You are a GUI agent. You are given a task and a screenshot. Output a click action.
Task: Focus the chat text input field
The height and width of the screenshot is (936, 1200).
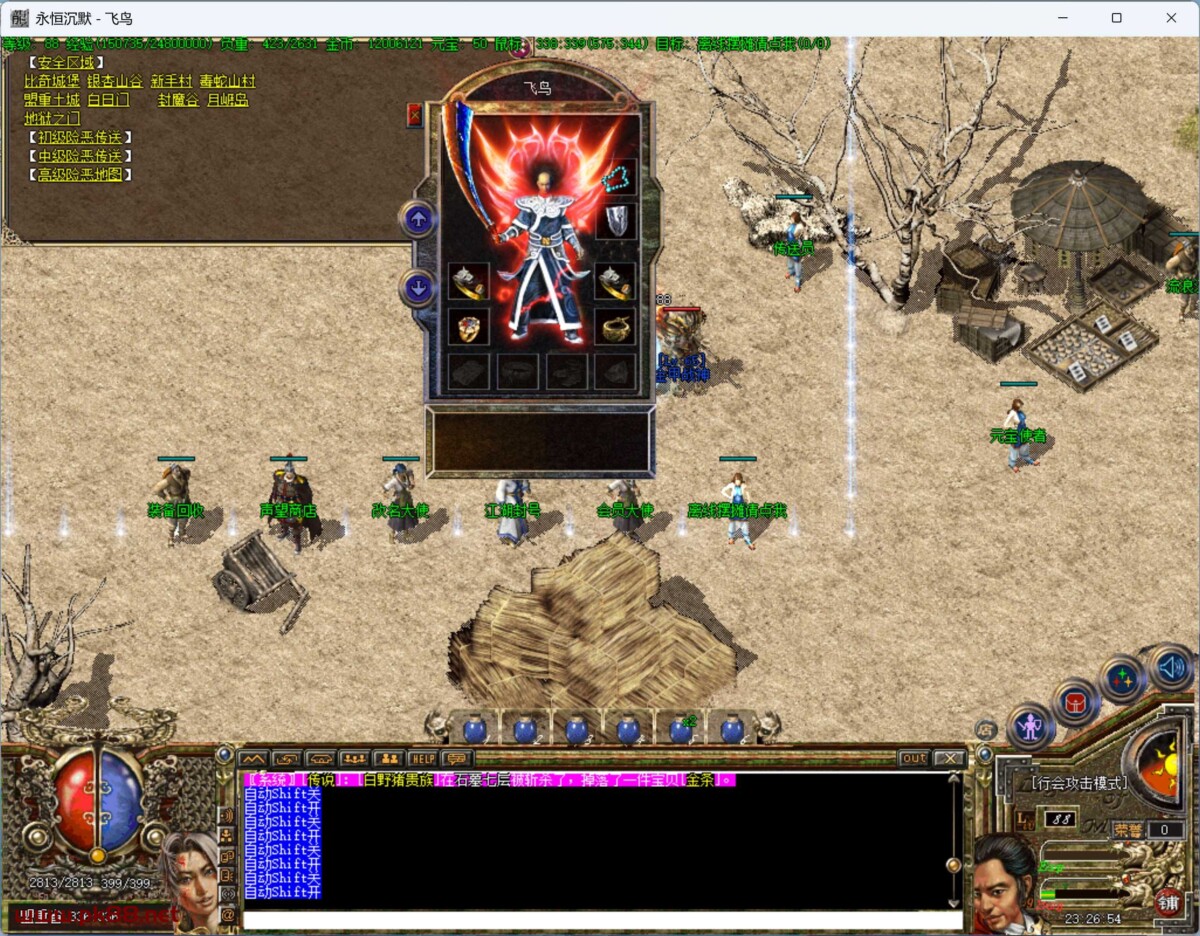[x=600, y=919]
